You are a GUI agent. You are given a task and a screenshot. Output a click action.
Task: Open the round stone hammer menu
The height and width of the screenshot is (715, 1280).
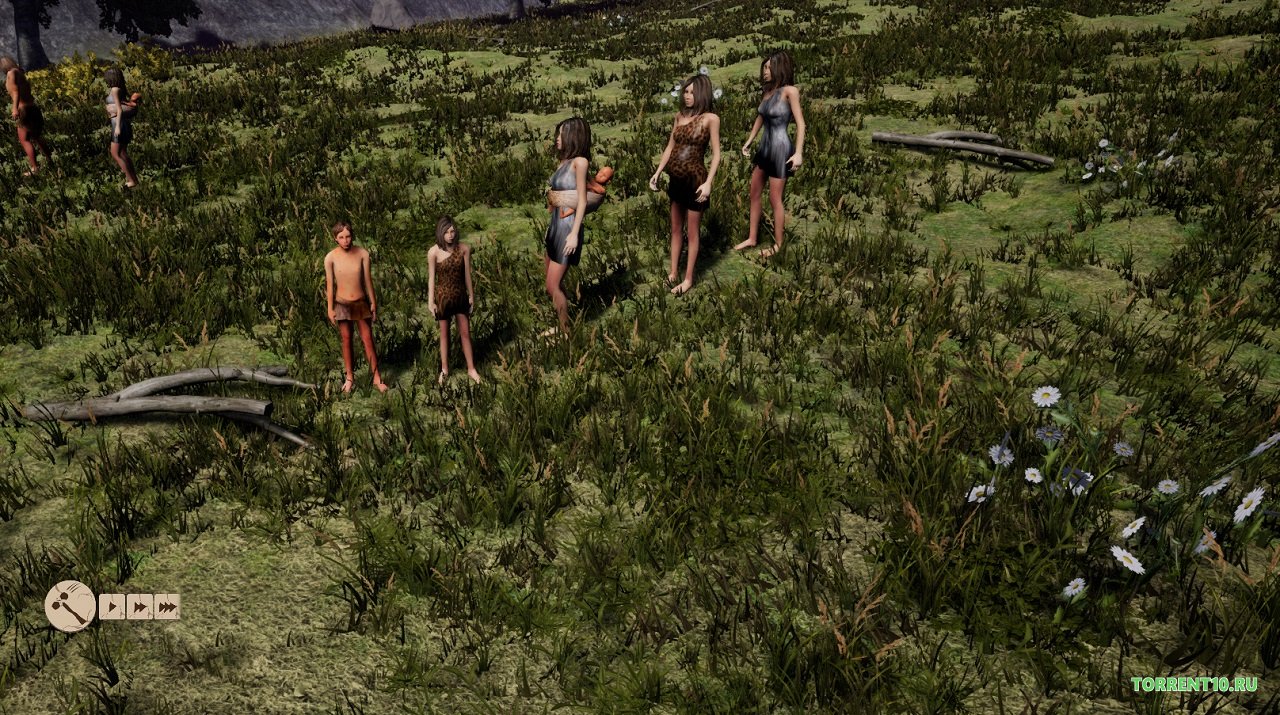click(70, 606)
